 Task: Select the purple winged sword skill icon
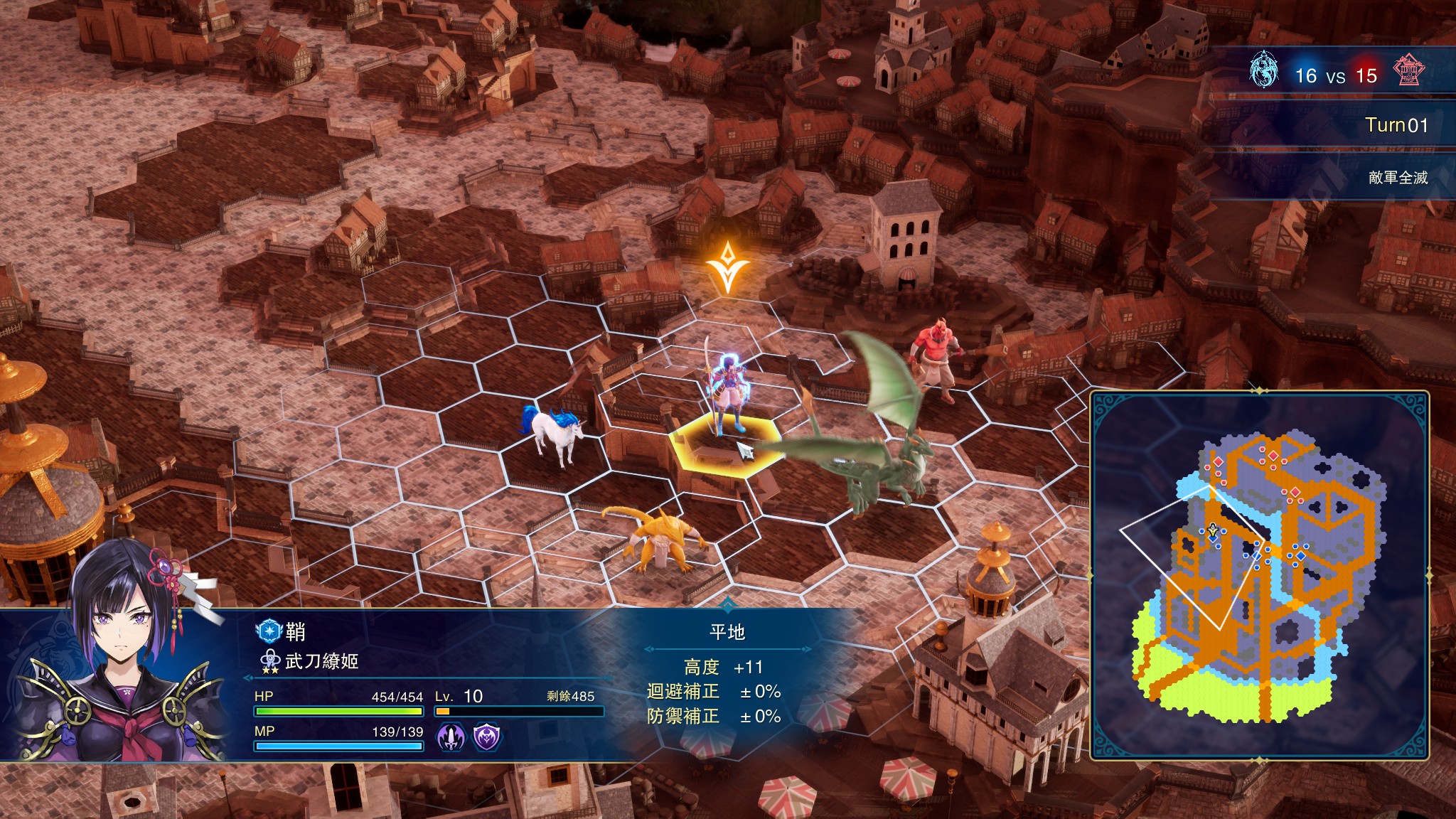(450, 737)
